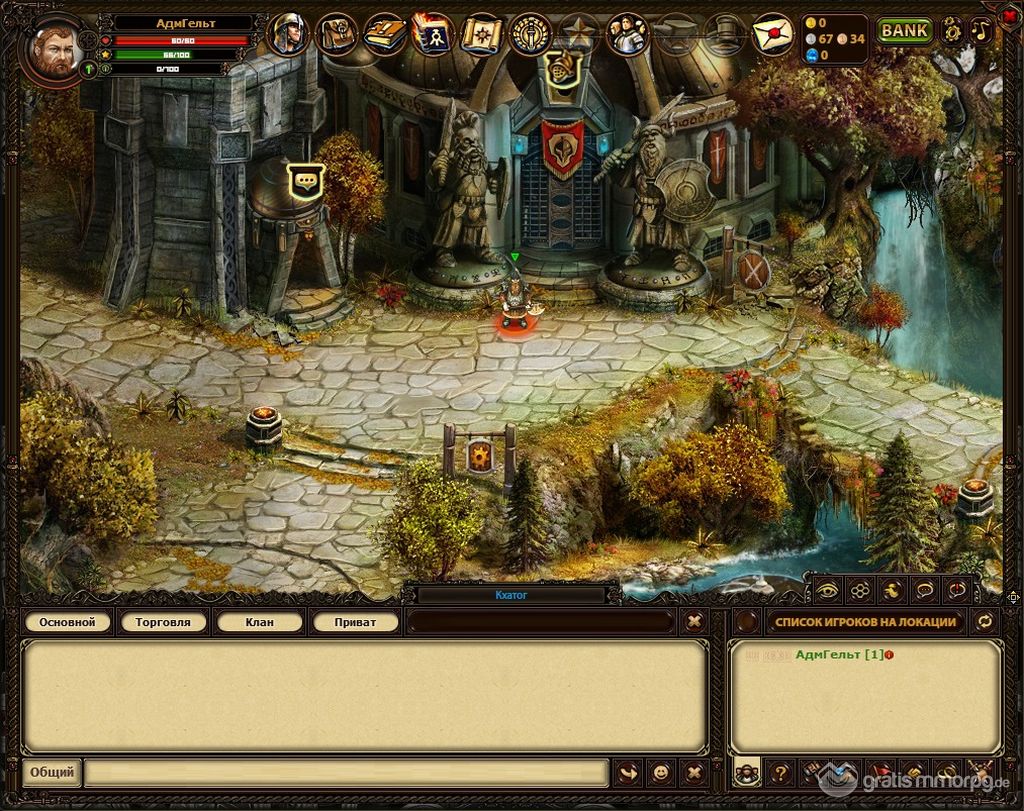Viewport: 1024px width, 811px height.
Task: Open the world map scroll icon
Action: 483,35
